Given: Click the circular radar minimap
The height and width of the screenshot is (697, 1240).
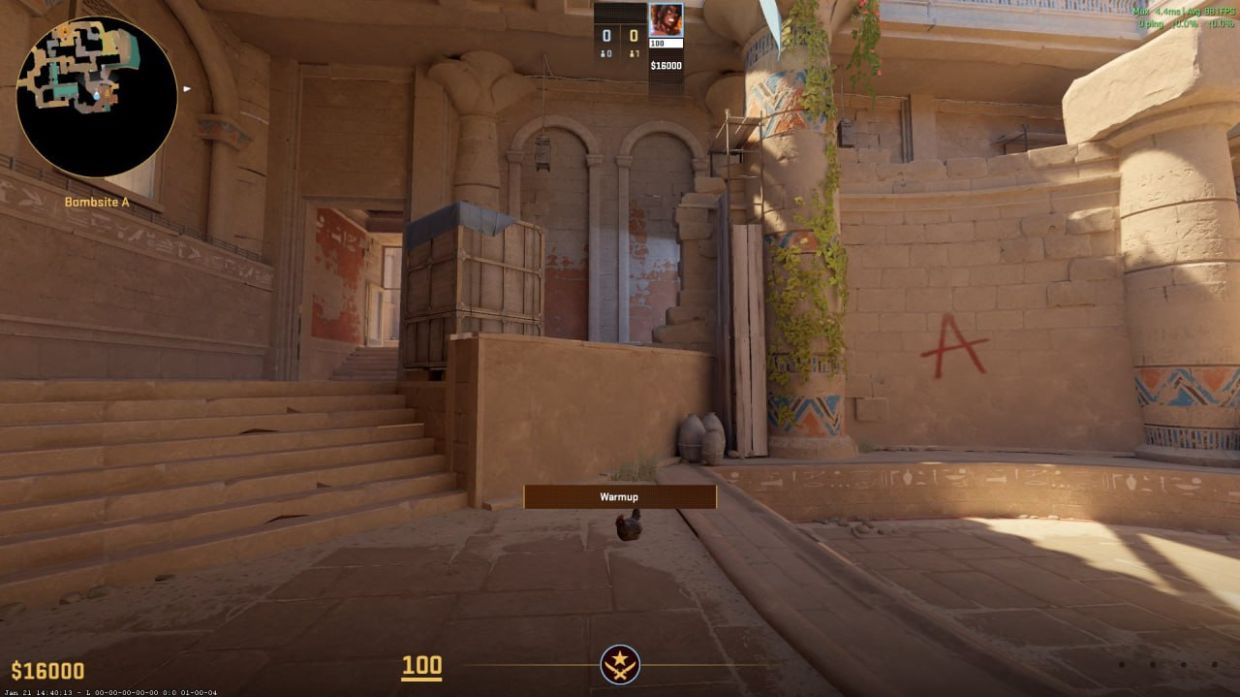Looking at the screenshot, I should pyautogui.click(x=97, y=97).
